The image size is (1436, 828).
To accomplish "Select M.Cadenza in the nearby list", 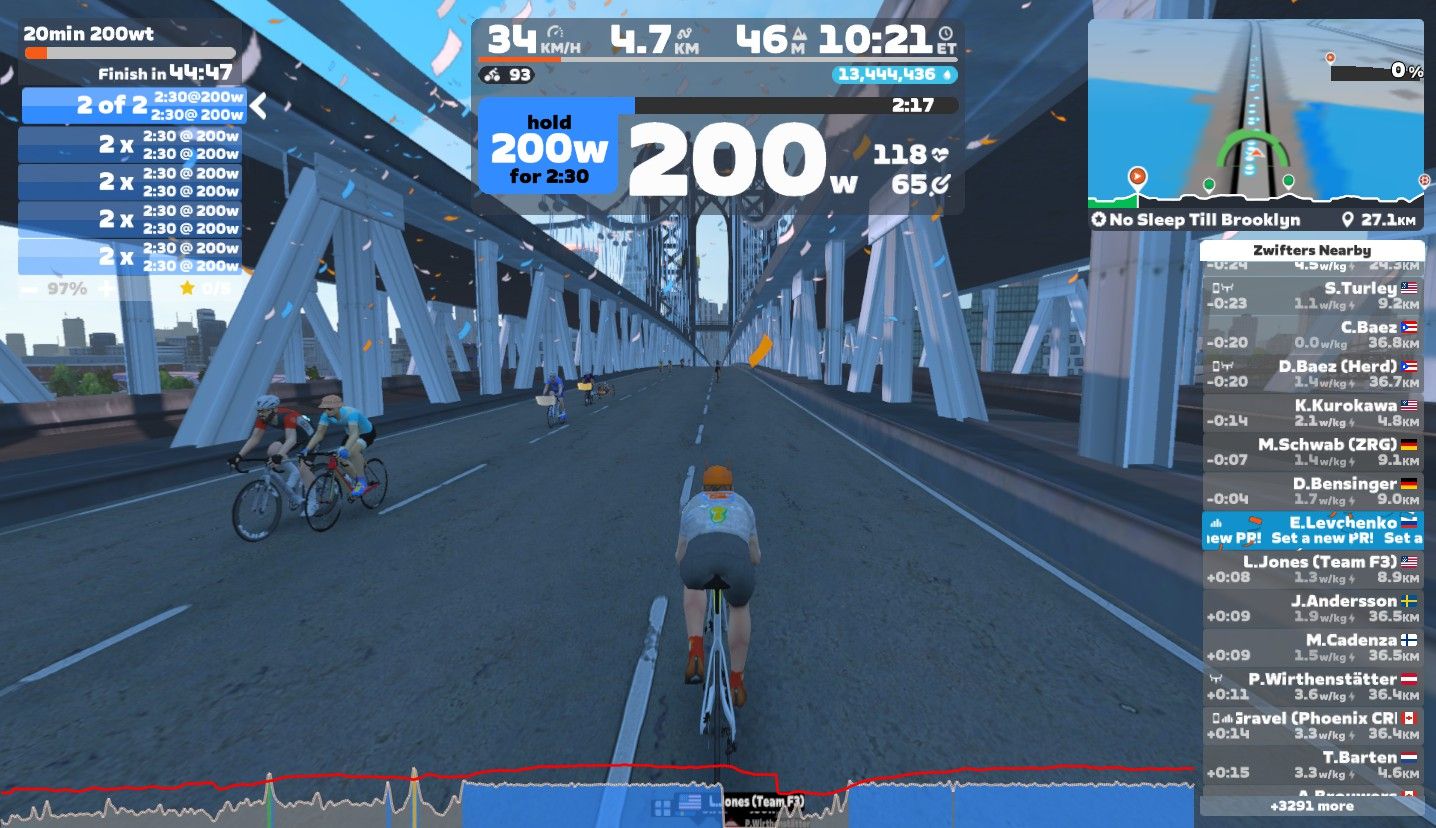I will 1312,647.
